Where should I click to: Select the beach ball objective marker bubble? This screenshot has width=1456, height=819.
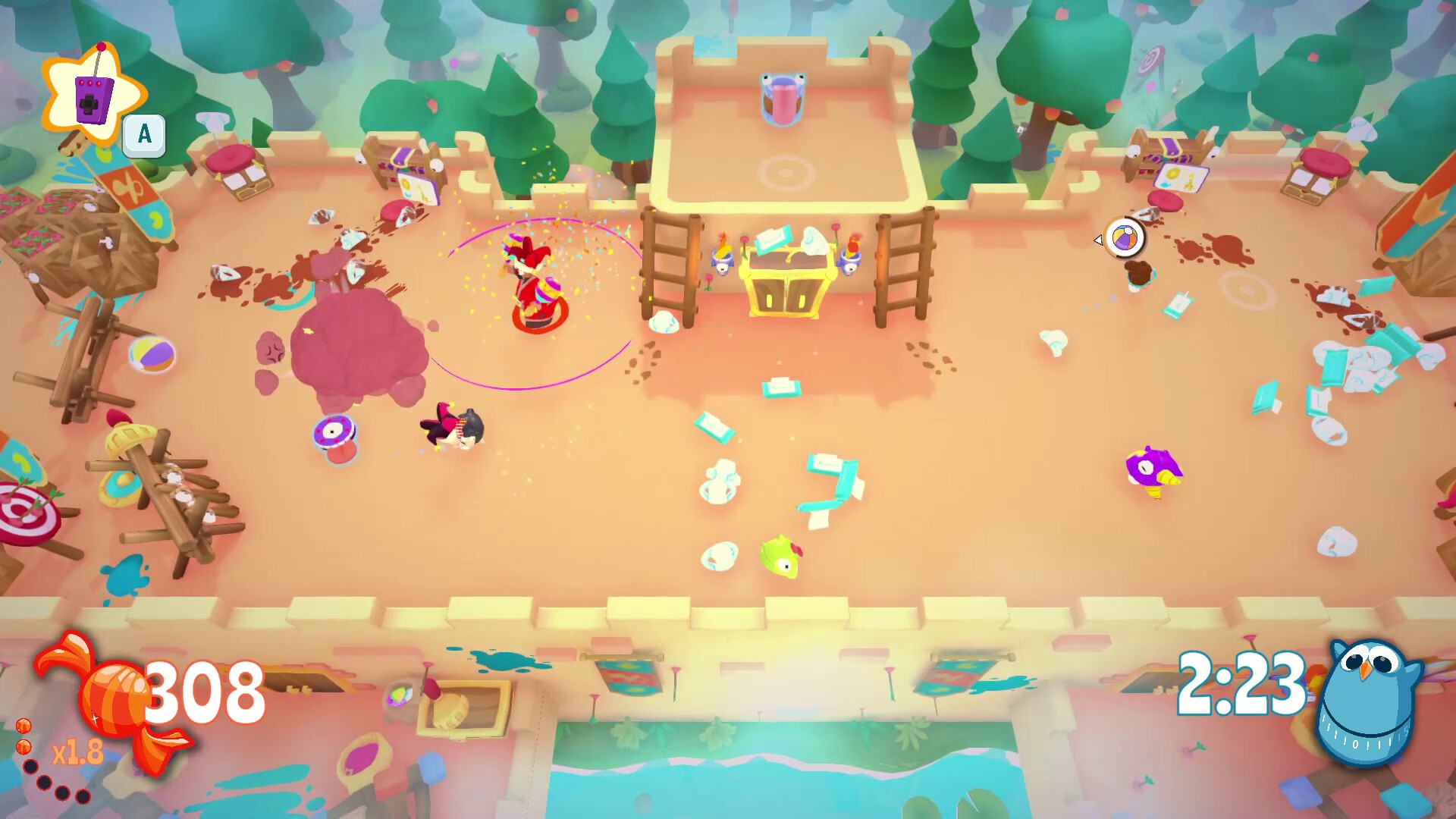coord(1124,238)
